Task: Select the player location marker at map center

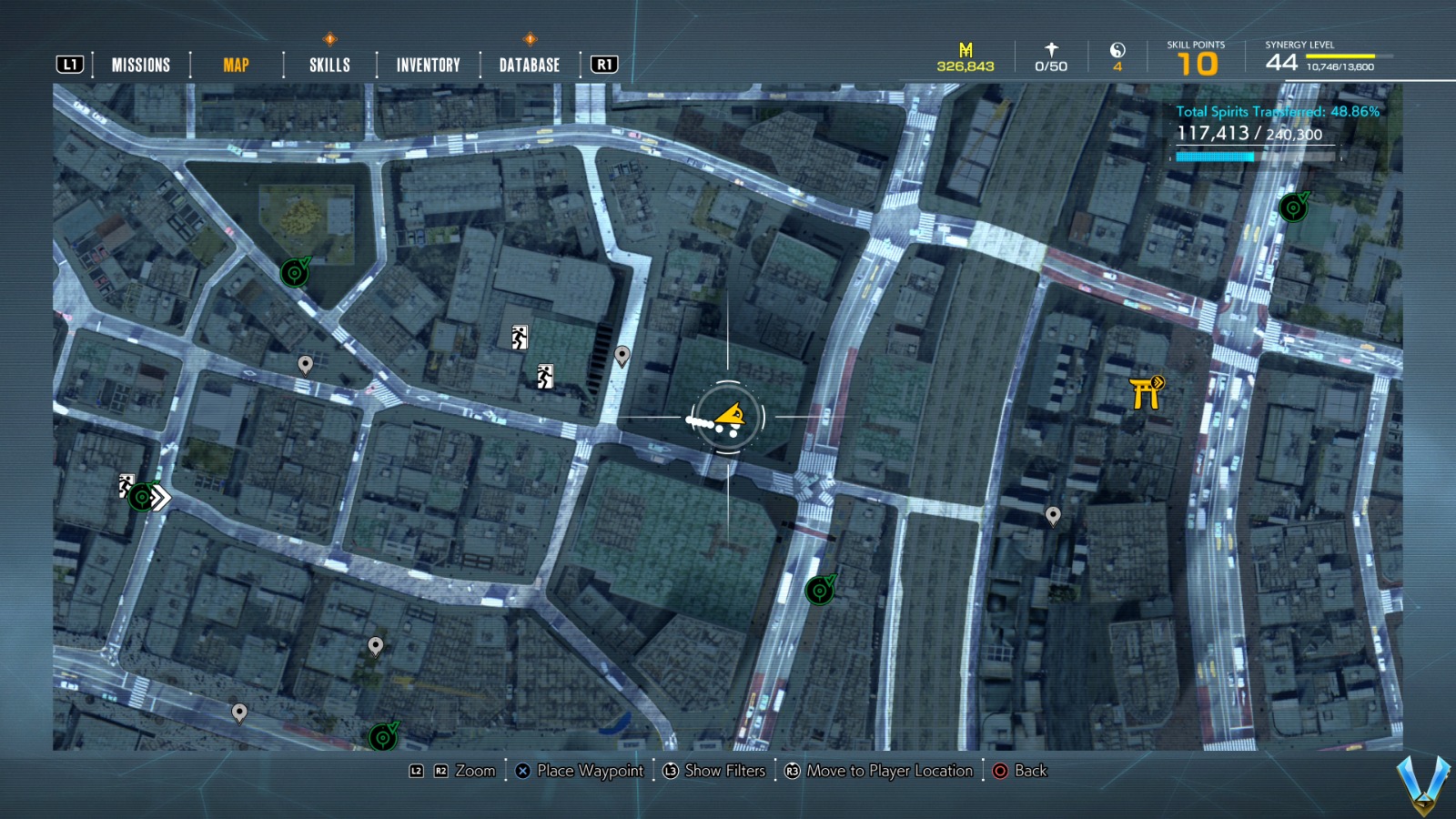Action: pyautogui.click(x=728, y=417)
